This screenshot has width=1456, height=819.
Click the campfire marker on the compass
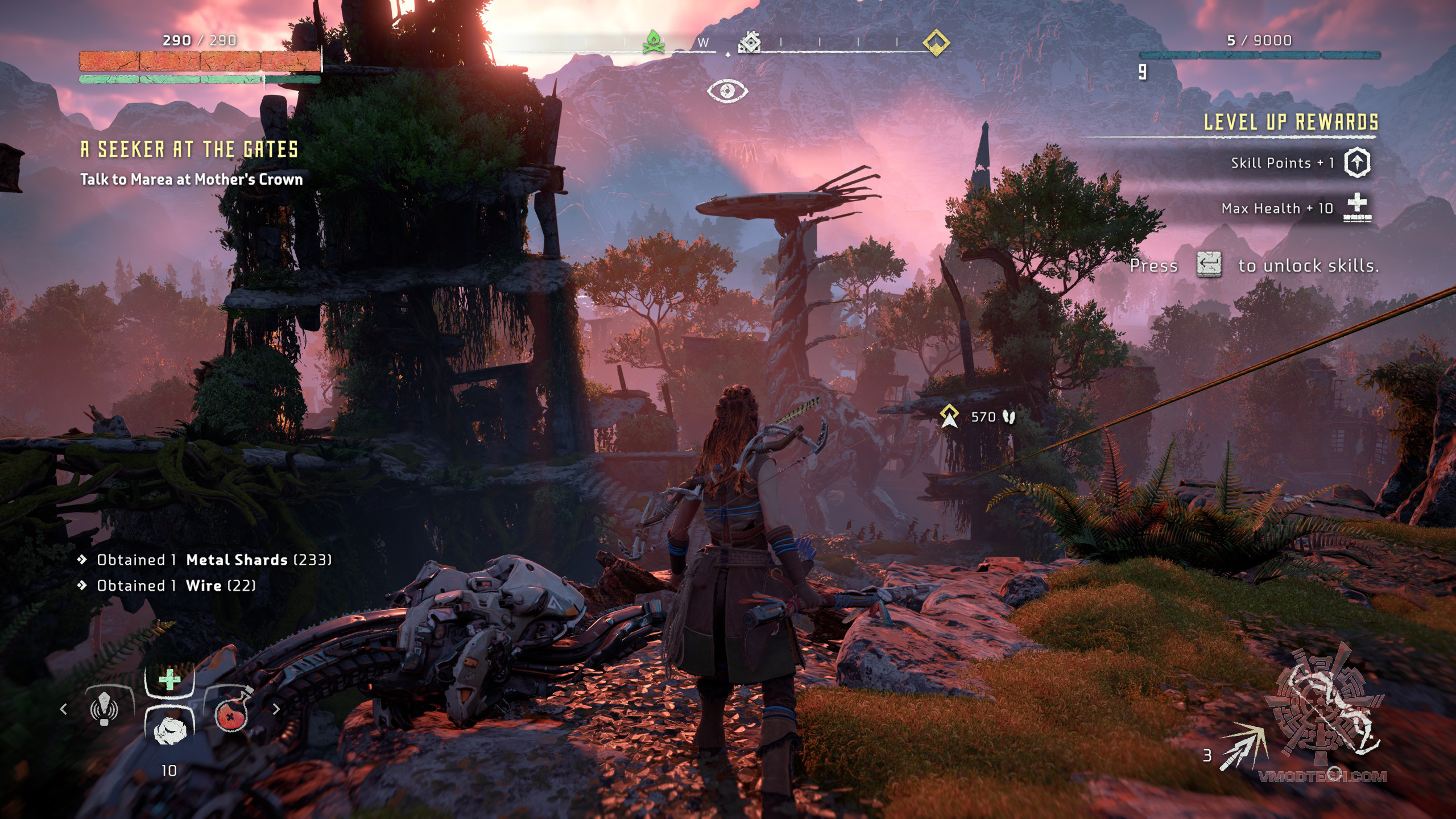pos(653,42)
